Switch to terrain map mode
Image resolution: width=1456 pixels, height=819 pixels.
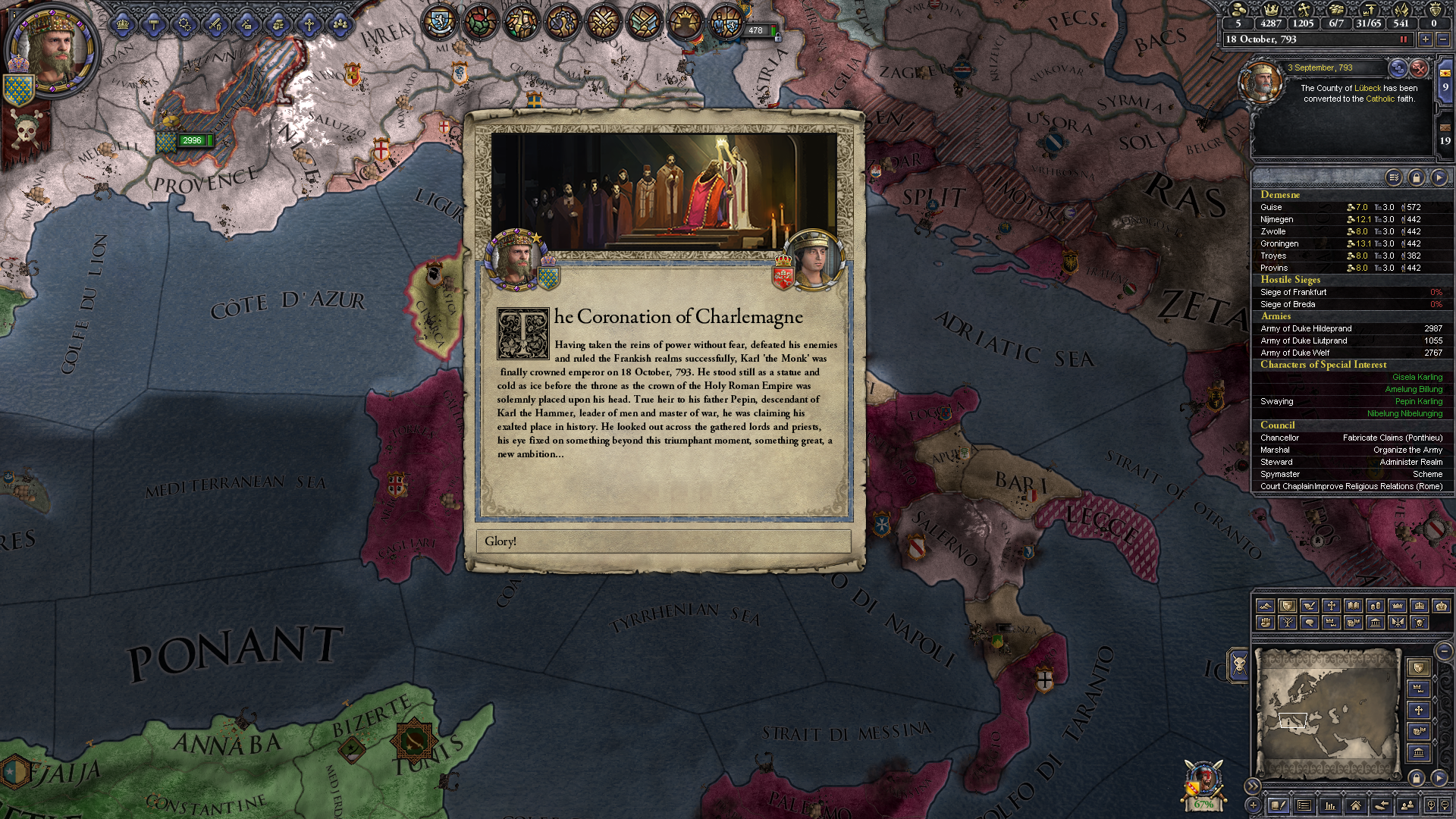coord(1265,606)
